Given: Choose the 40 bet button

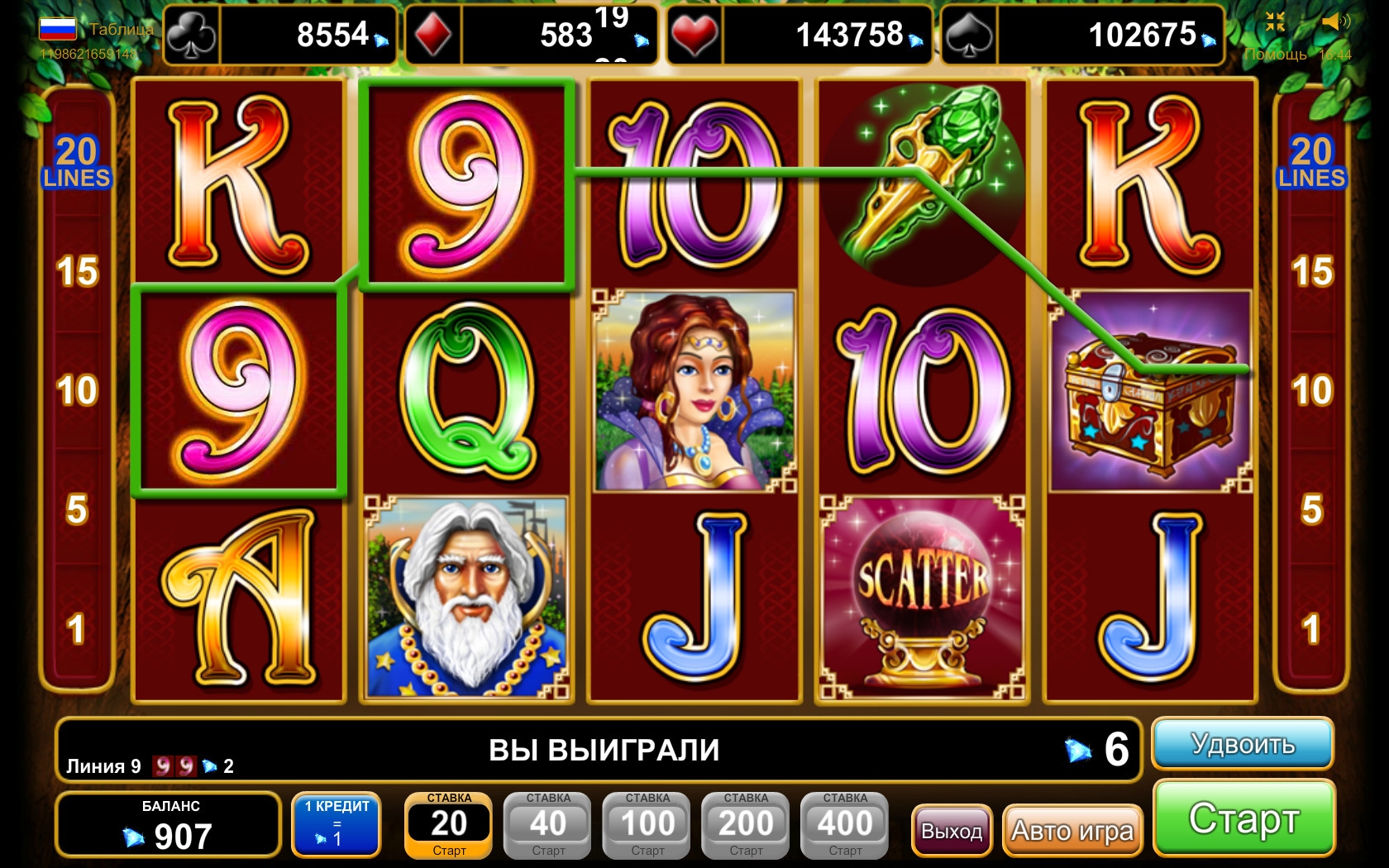Looking at the screenshot, I should tap(548, 825).
